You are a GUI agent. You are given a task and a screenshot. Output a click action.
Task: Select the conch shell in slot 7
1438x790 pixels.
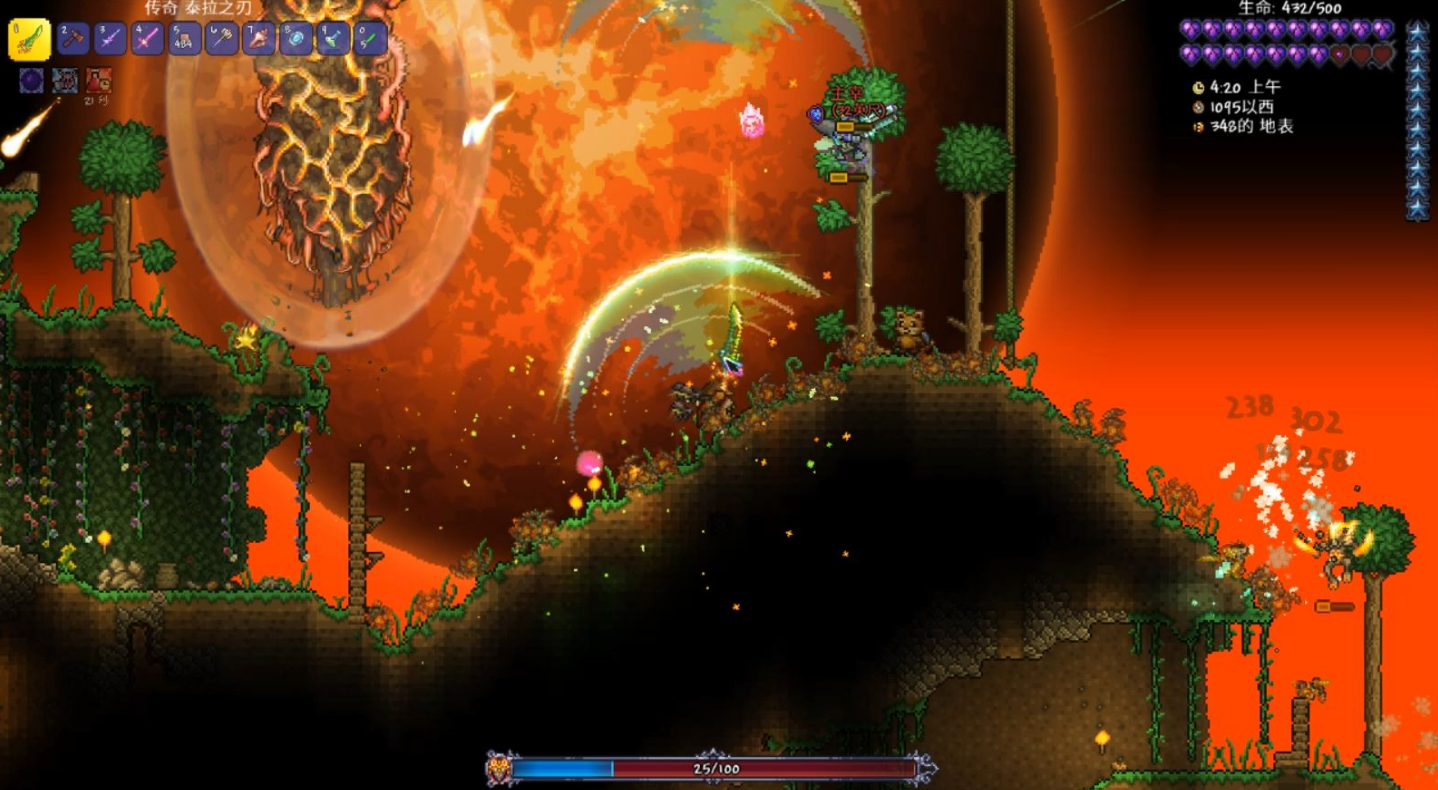(259, 39)
